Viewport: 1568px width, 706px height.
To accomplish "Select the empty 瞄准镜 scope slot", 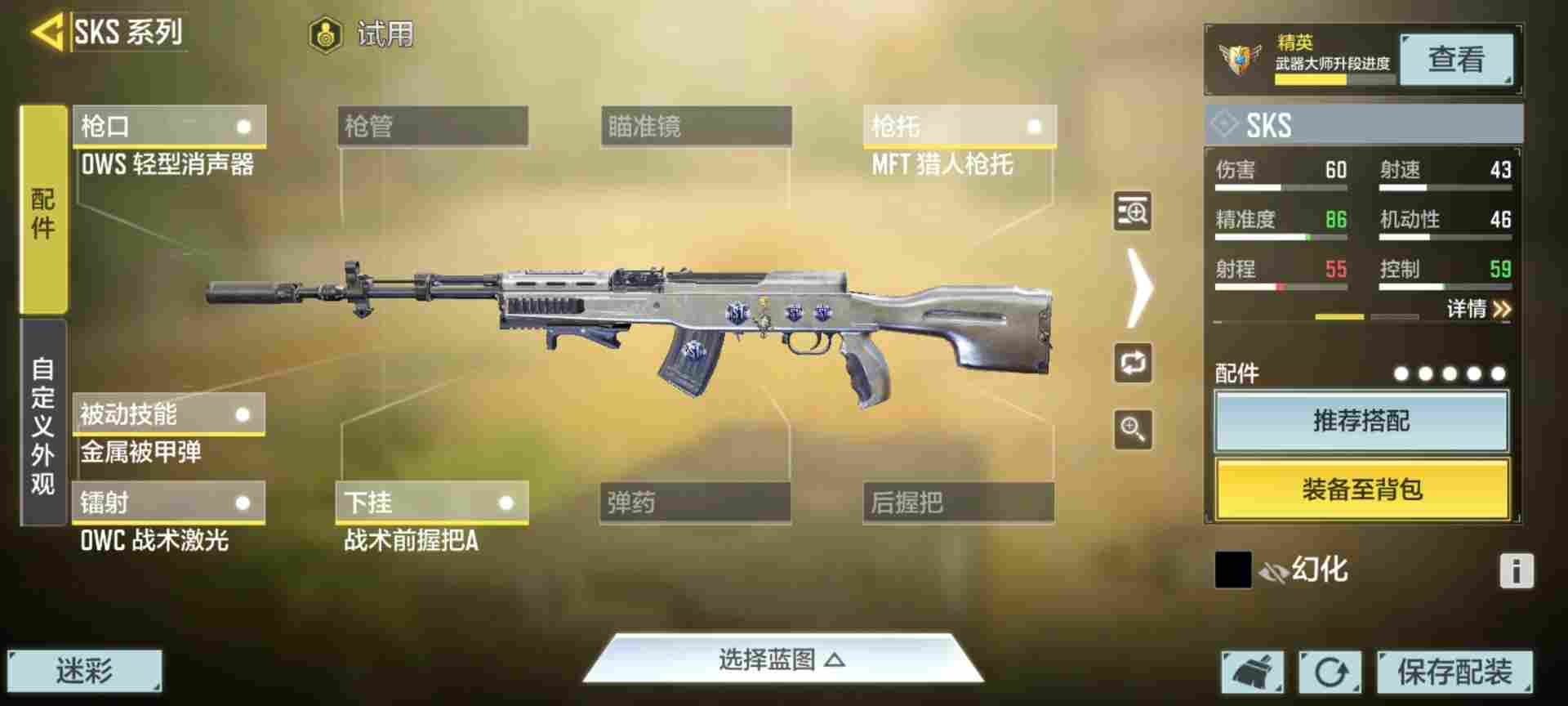I will [x=694, y=127].
